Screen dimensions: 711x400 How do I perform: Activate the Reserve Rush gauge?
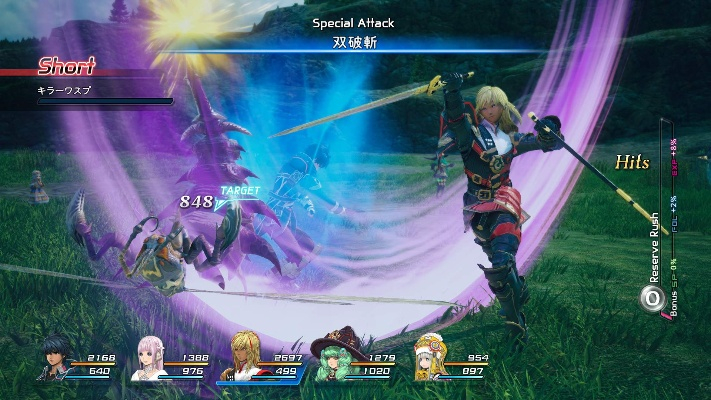653,297
